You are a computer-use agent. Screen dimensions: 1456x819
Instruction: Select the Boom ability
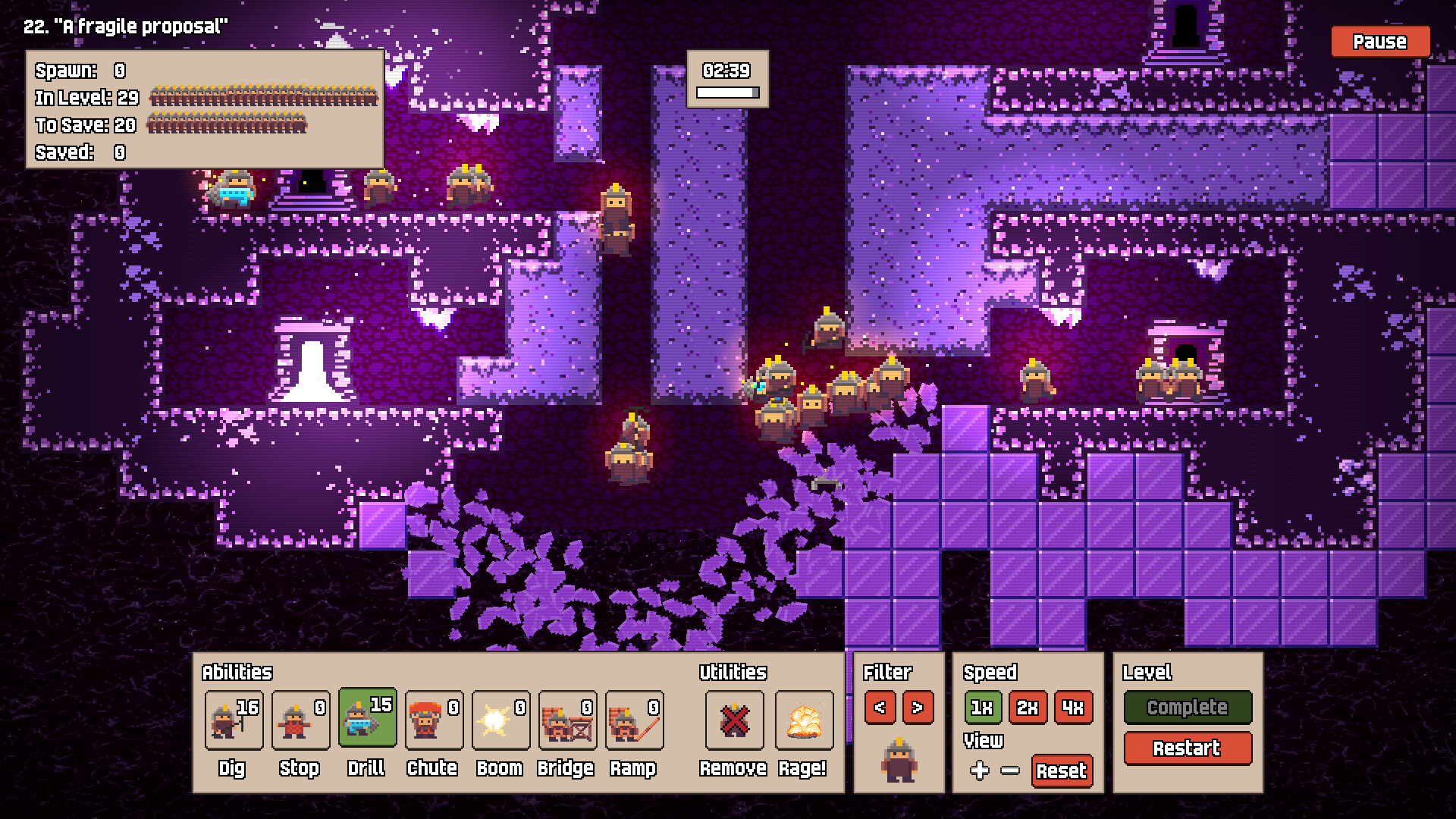[x=500, y=720]
